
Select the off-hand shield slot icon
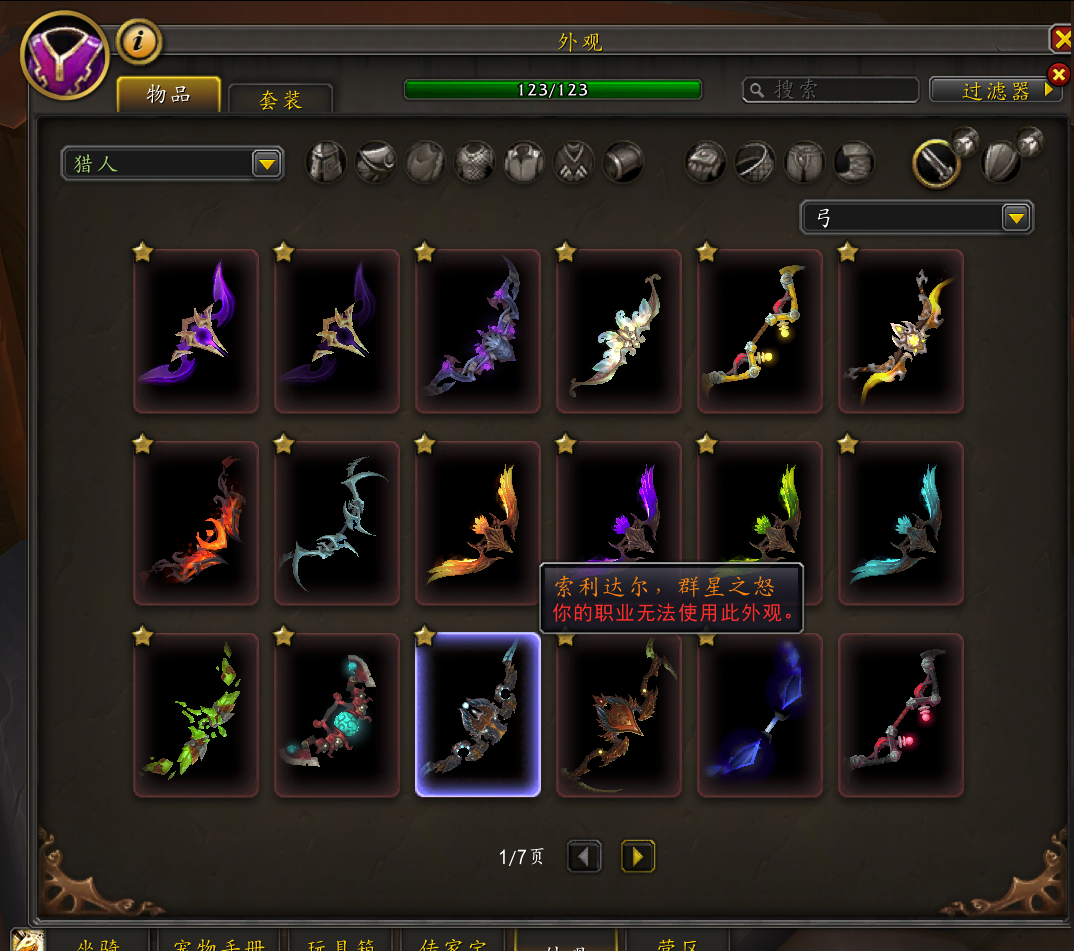click(1001, 163)
